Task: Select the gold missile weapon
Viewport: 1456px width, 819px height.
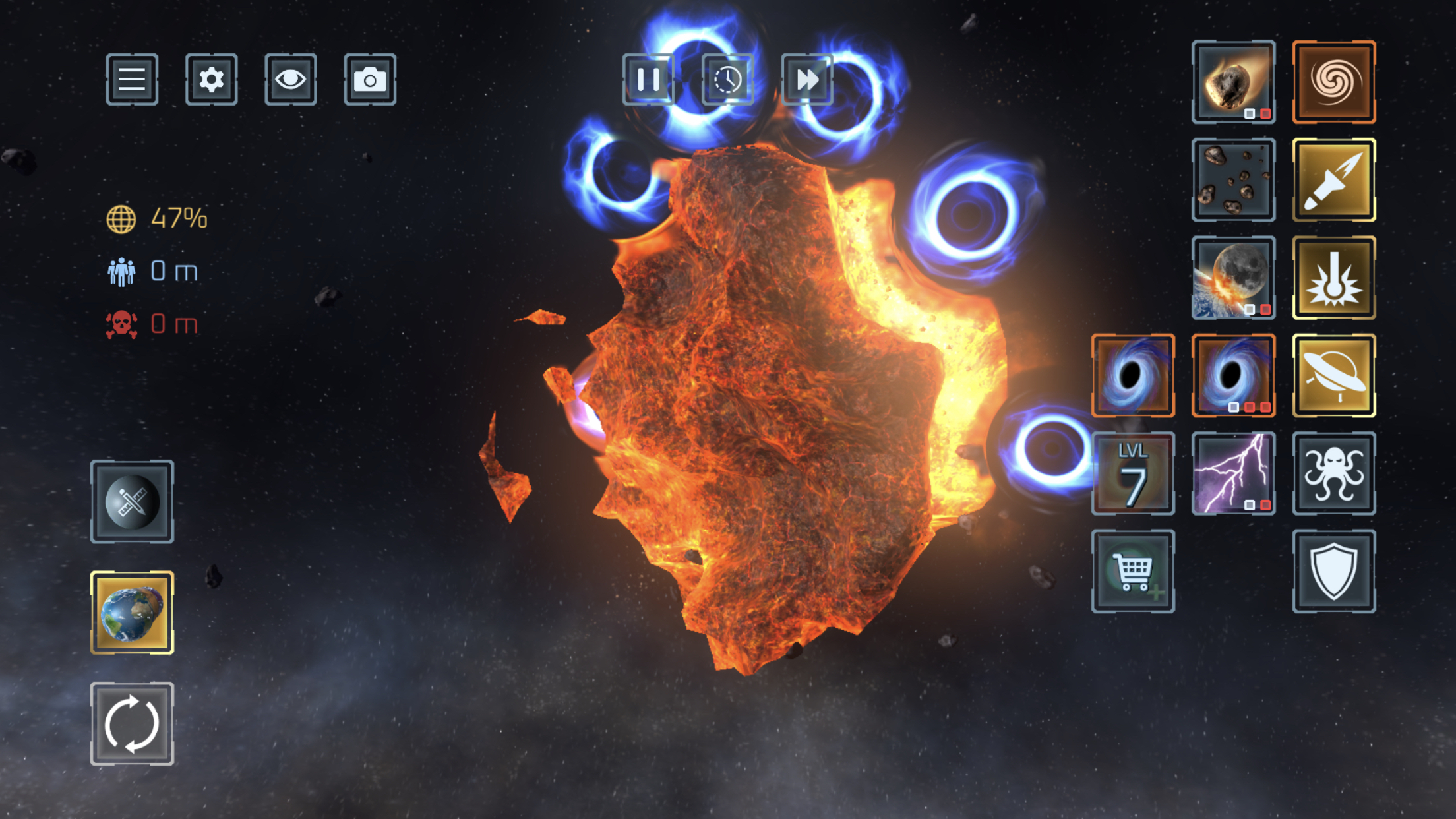Action: [1333, 179]
